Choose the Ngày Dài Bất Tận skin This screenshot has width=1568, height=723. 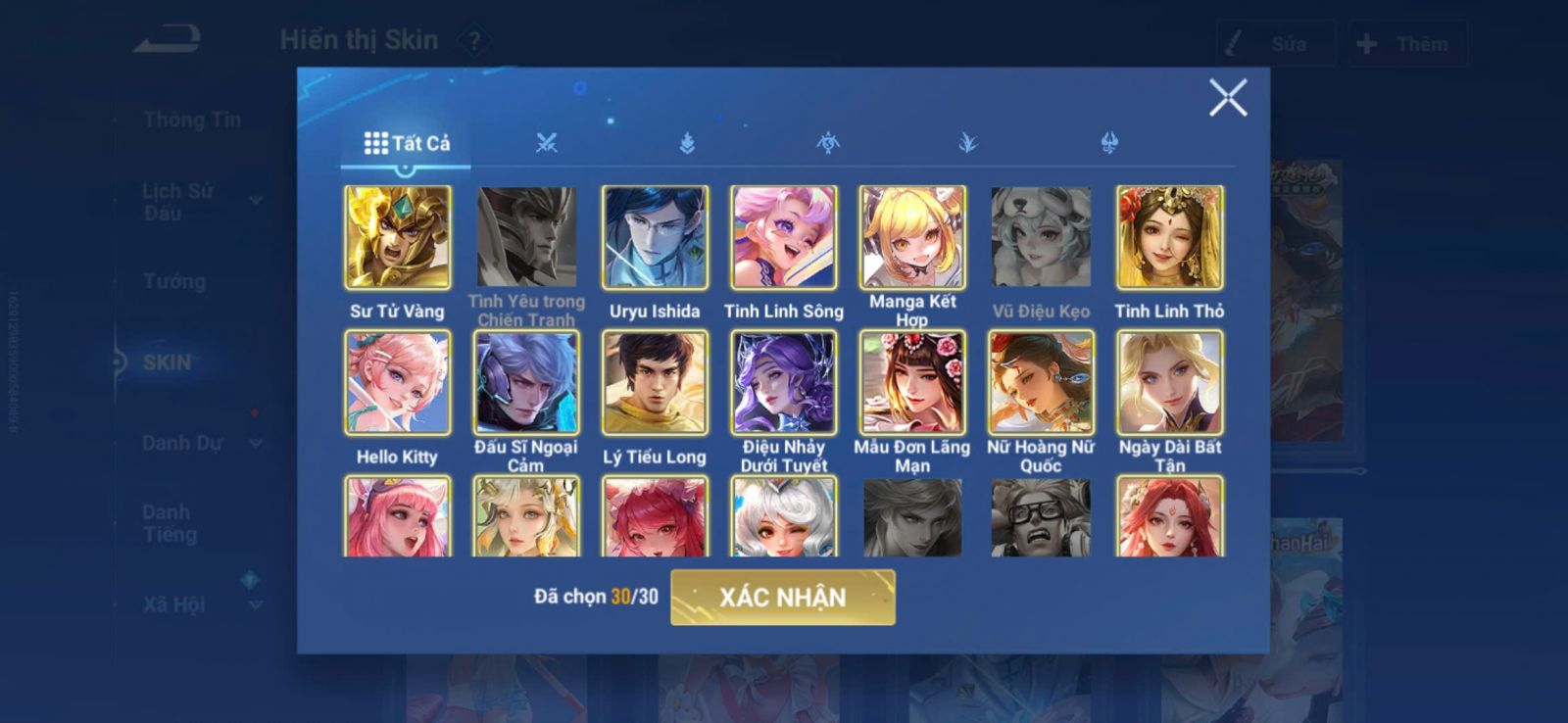pyautogui.click(x=1169, y=383)
